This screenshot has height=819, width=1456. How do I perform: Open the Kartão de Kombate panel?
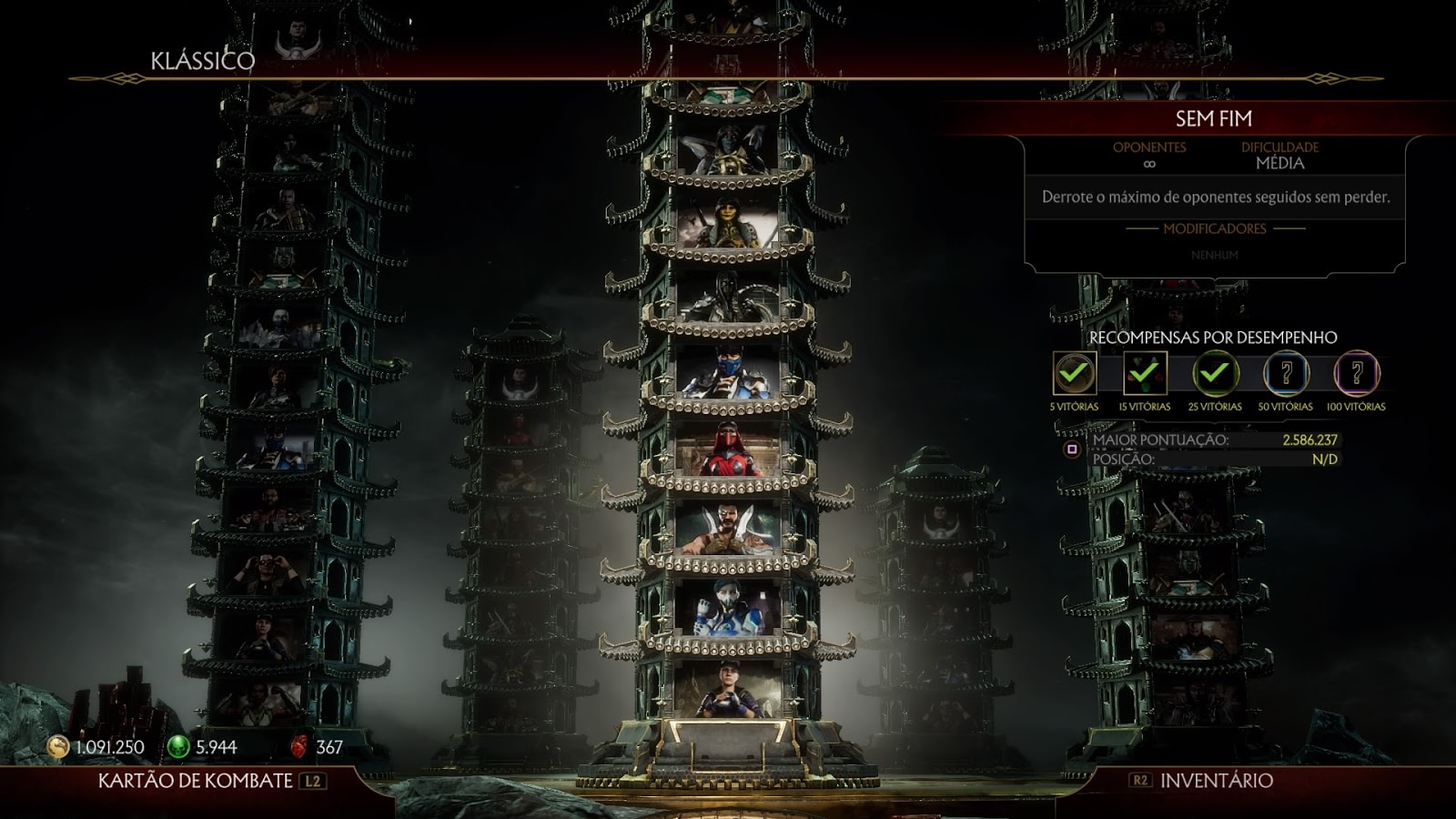[x=211, y=781]
